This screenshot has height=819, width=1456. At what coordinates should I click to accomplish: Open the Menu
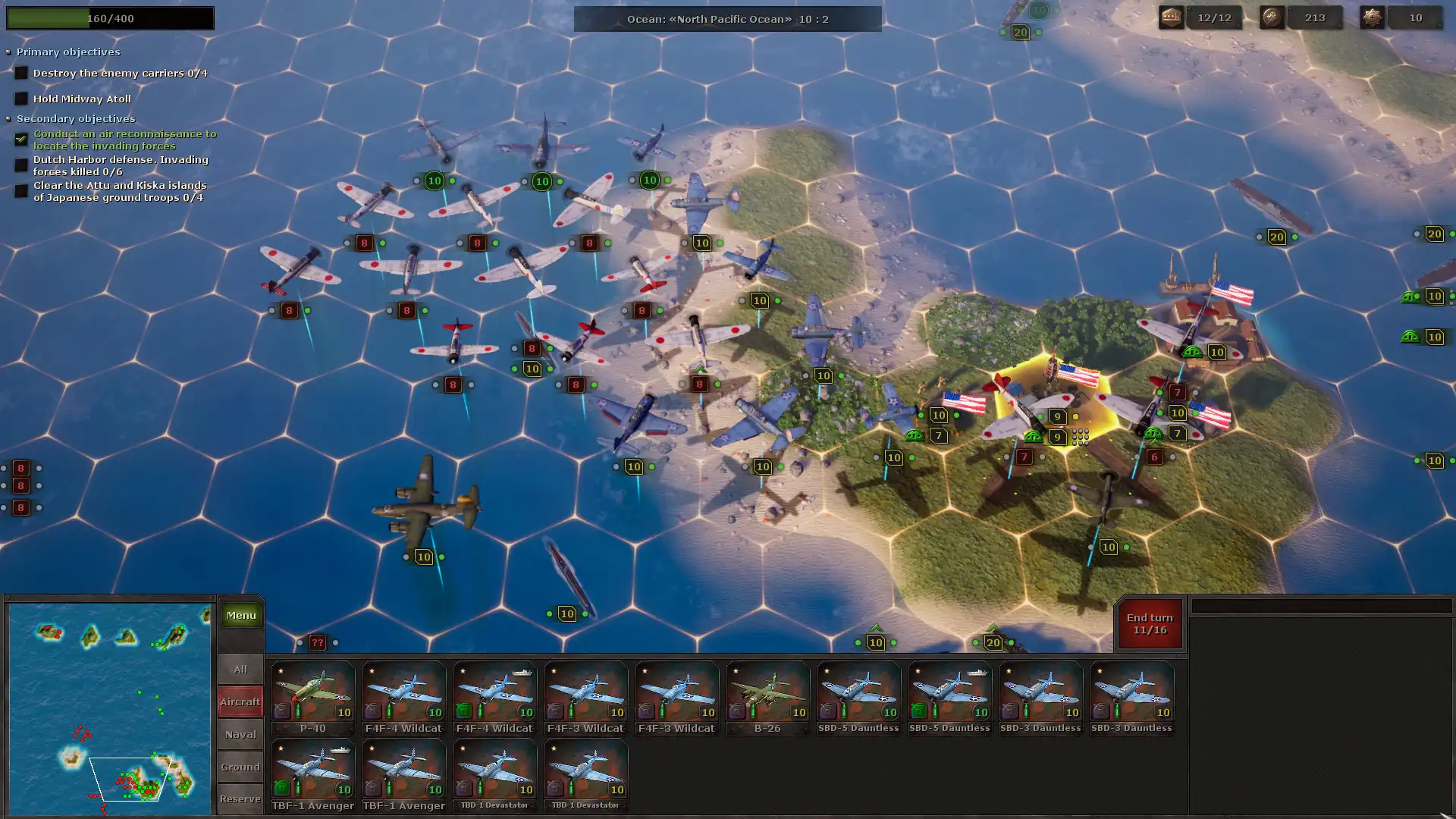click(240, 615)
